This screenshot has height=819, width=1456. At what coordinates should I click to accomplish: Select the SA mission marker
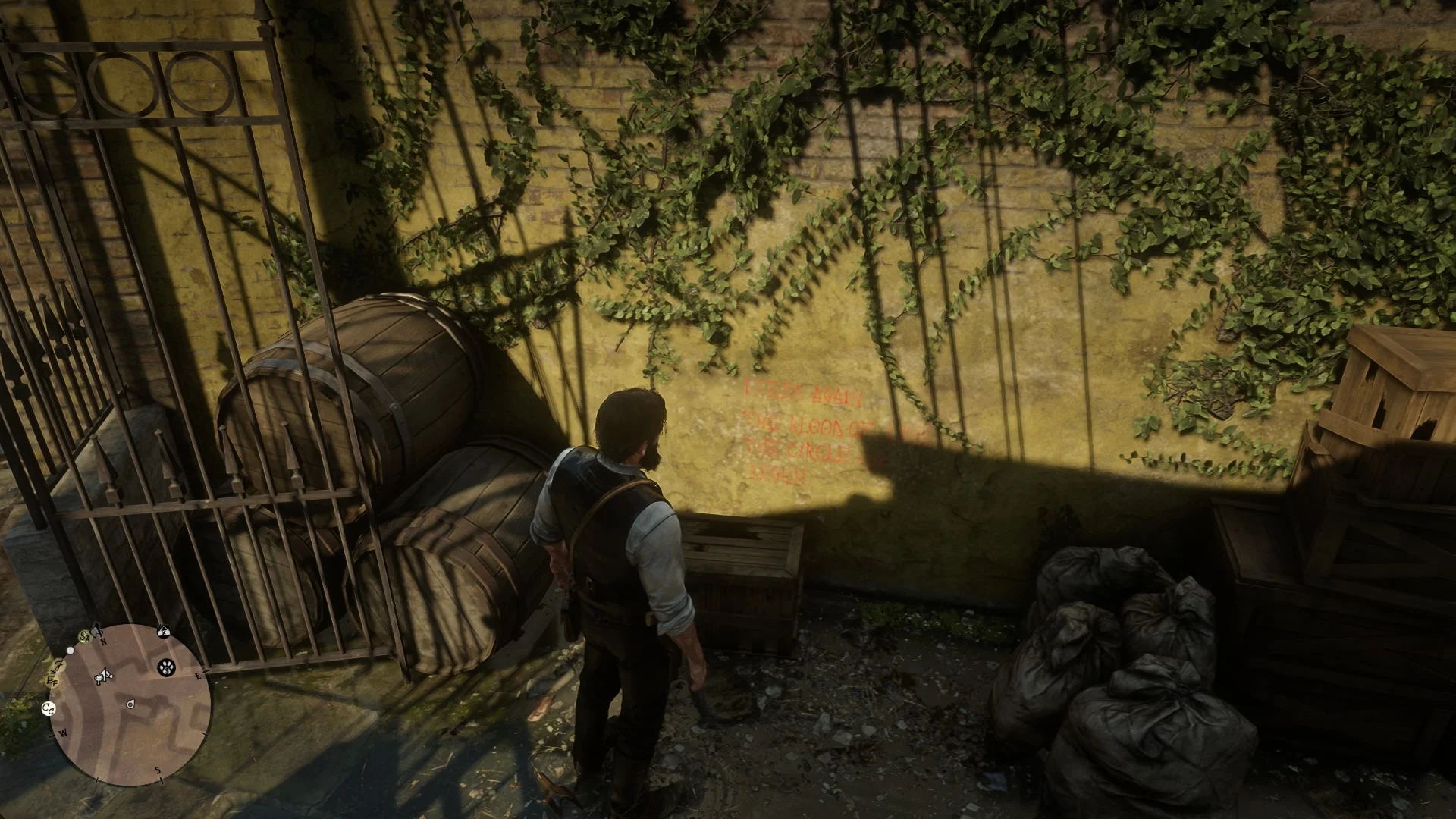pyautogui.click(x=86, y=638)
